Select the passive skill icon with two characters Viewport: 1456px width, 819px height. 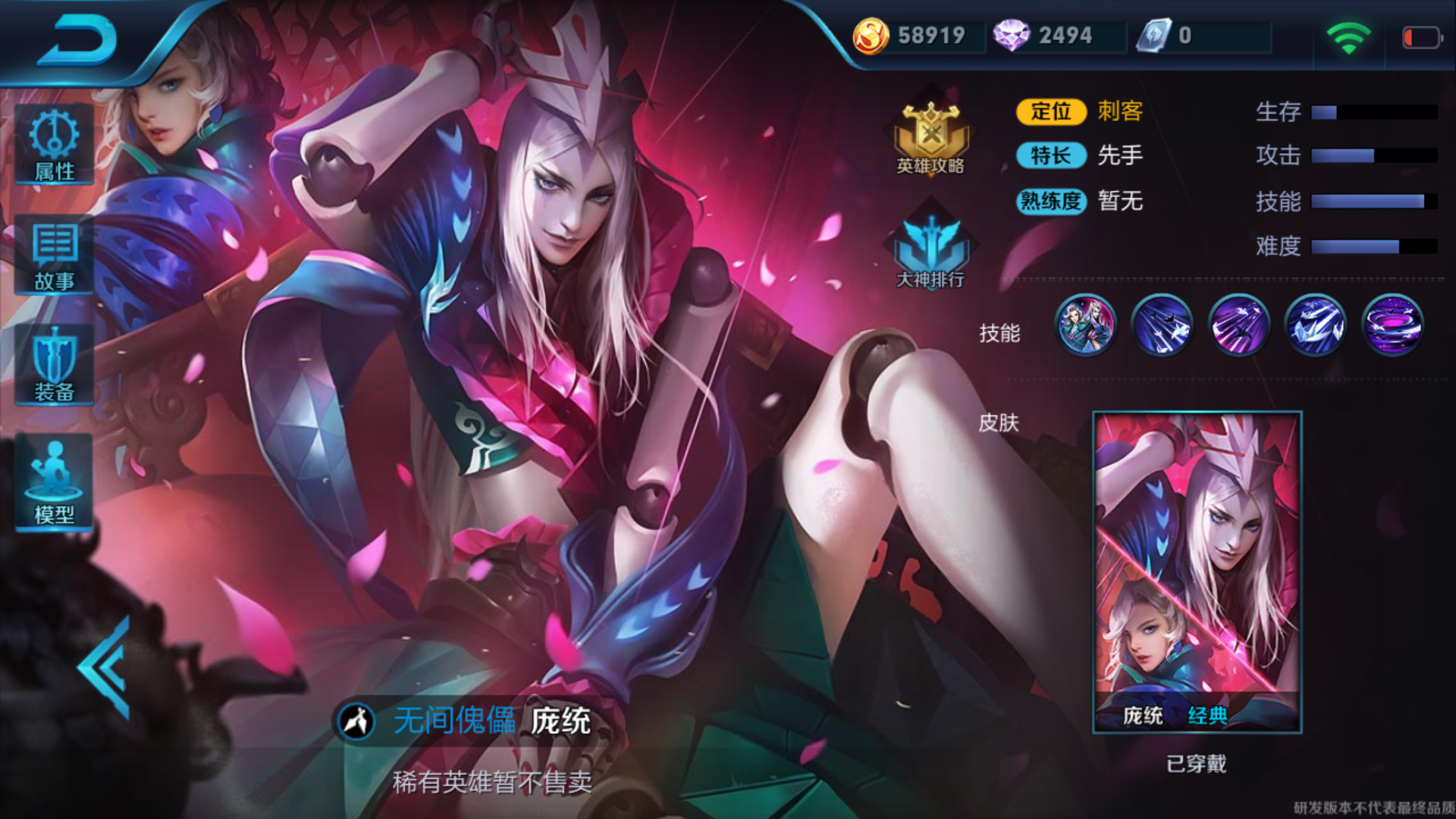1085,326
